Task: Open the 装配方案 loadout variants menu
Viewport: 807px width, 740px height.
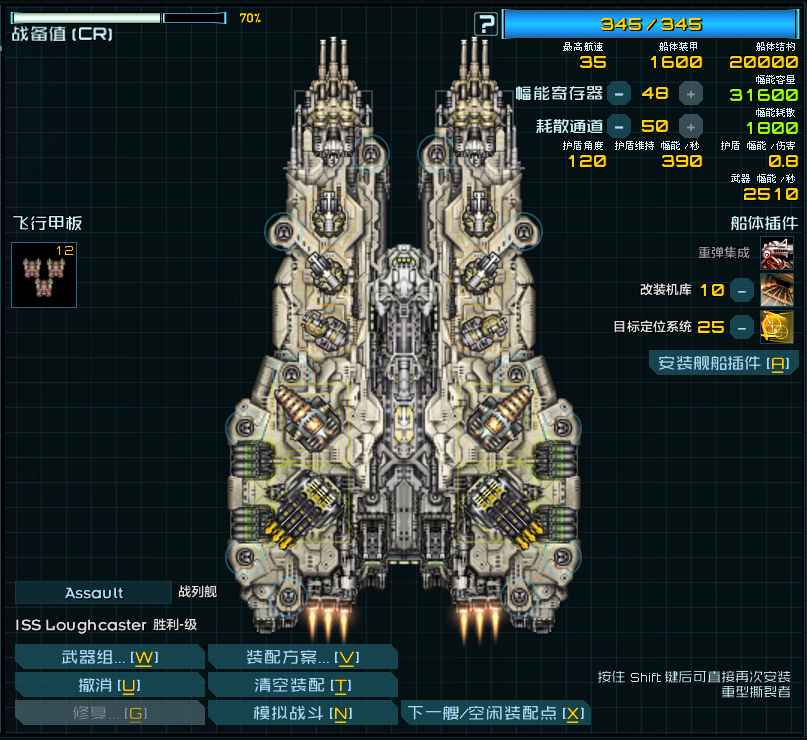Action: click(302, 657)
